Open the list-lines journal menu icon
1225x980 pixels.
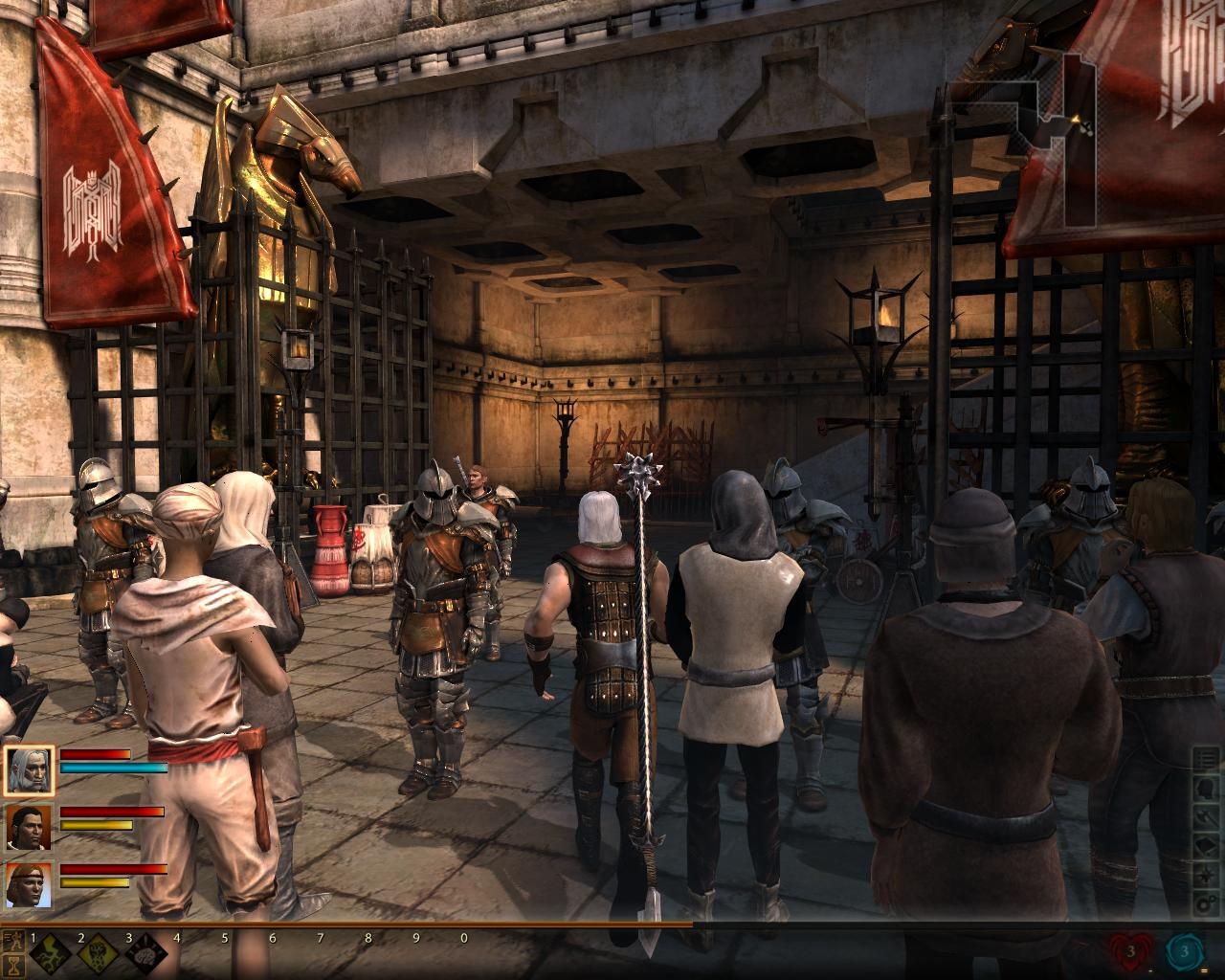click(x=1207, y=762)
